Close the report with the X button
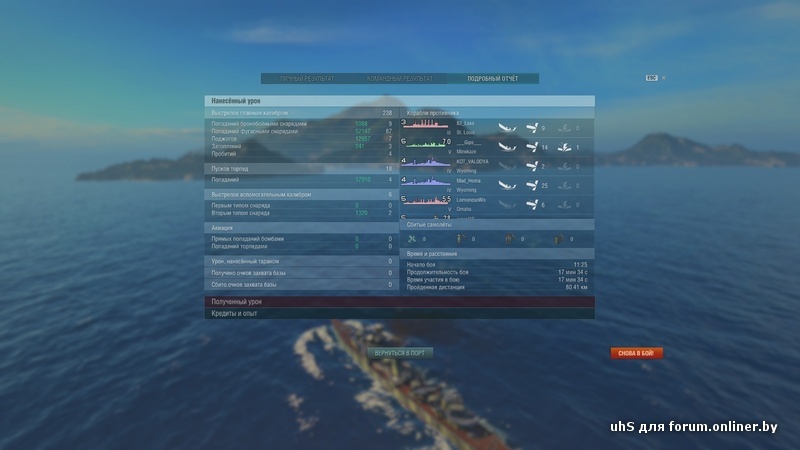Image resolution: width=800 pixels, height=450 pixels. 663,77
